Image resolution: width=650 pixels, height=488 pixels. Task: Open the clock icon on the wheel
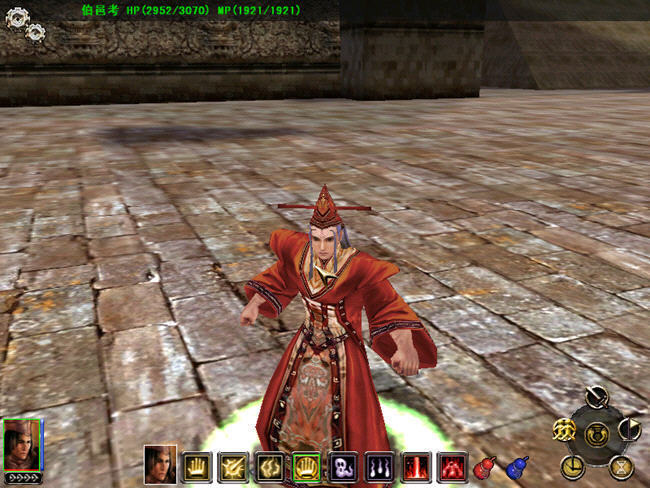pyautogui.click(x=572, y=464)
